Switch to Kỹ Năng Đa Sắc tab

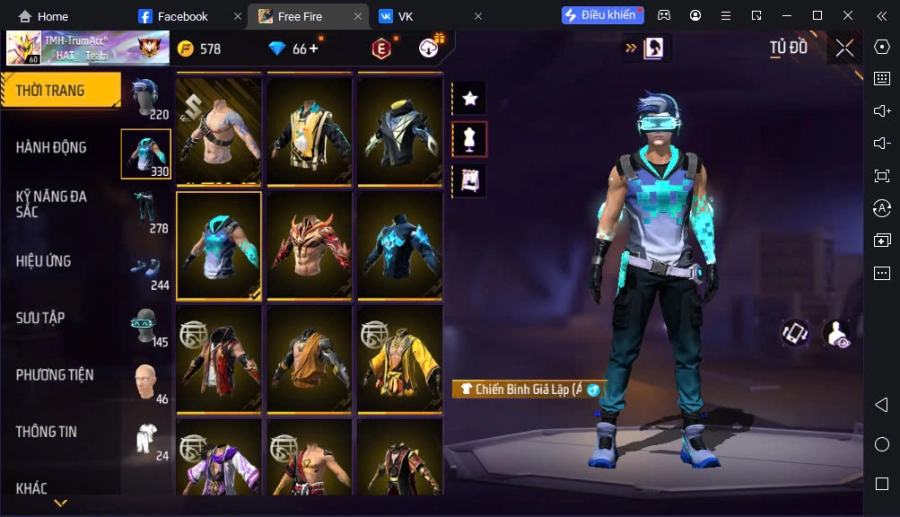coord(52,204)
